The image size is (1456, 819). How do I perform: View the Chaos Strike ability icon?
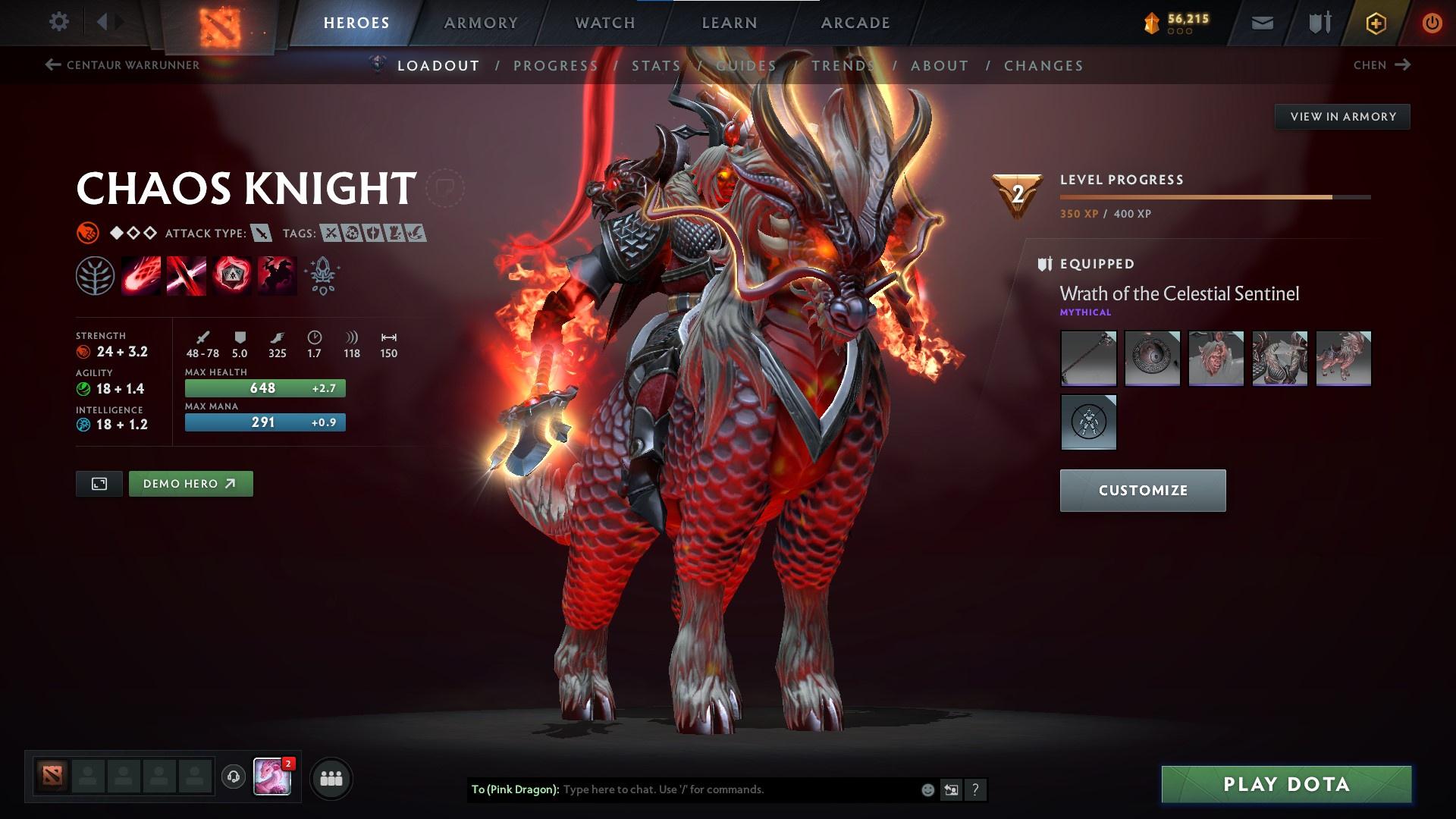(x=231, y=275)
